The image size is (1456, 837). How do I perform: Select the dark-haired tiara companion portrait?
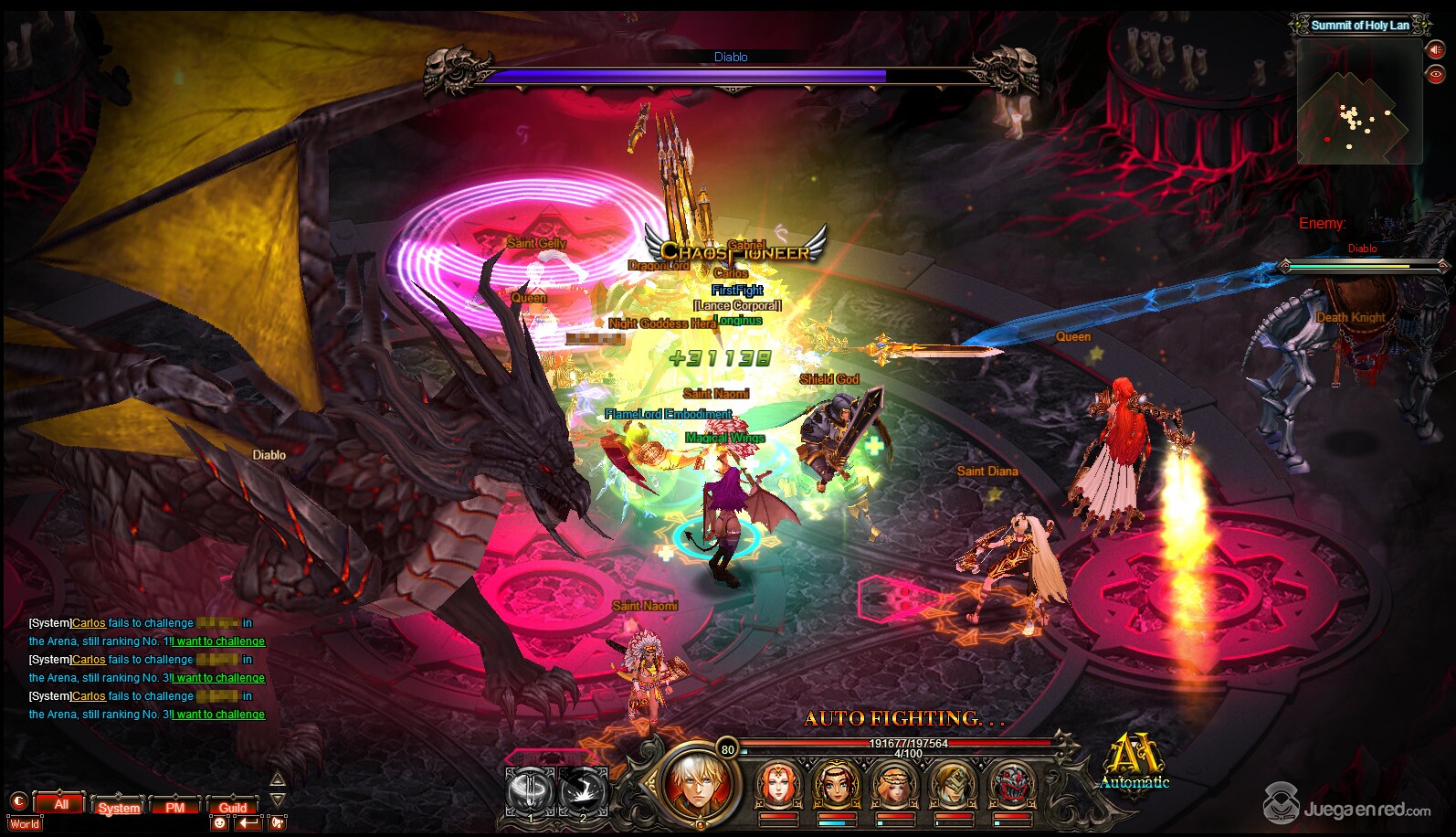[836, 785]
